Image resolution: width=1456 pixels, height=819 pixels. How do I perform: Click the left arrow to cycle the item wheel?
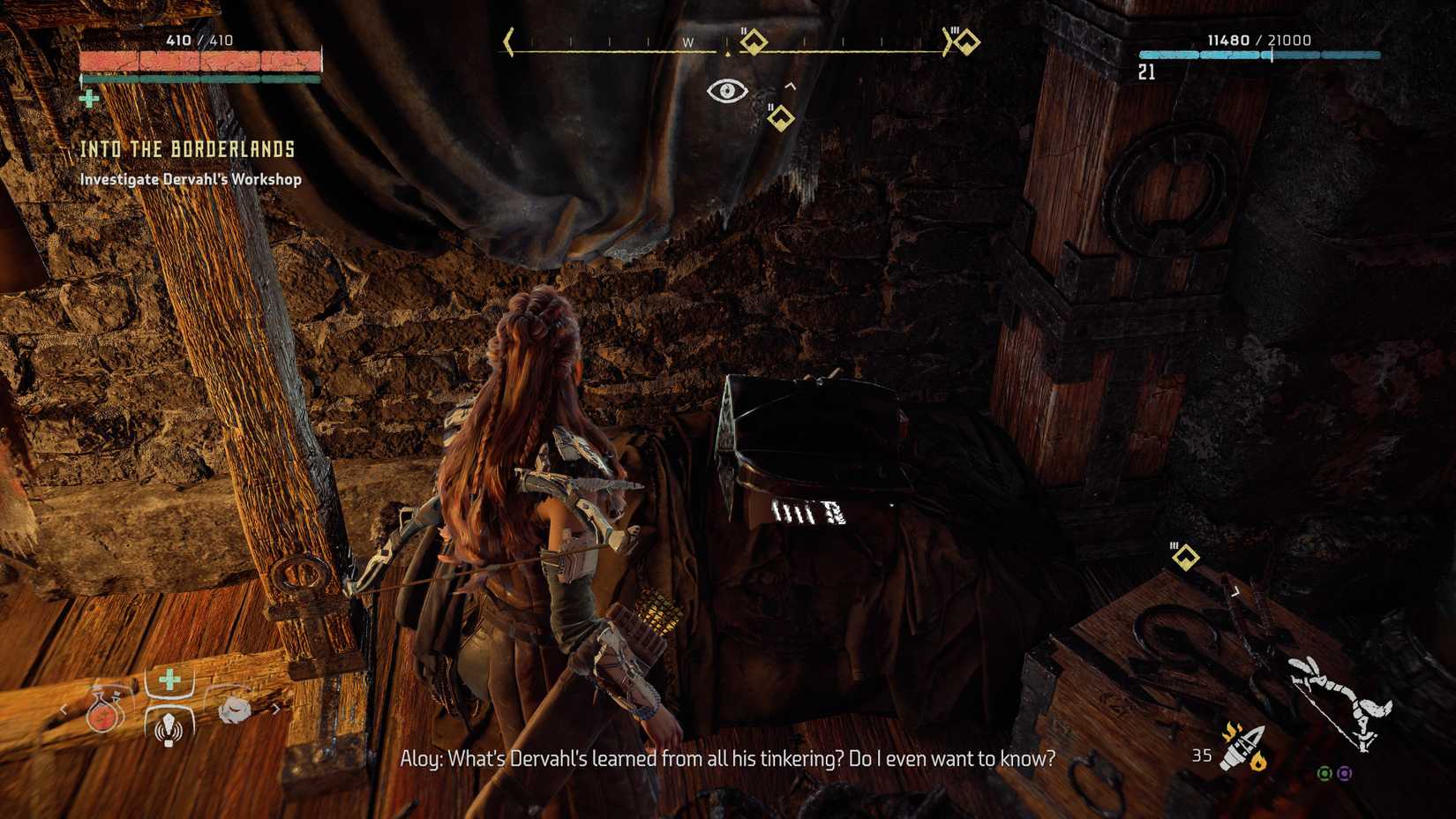pyautogui.click(x=63, y=710)
